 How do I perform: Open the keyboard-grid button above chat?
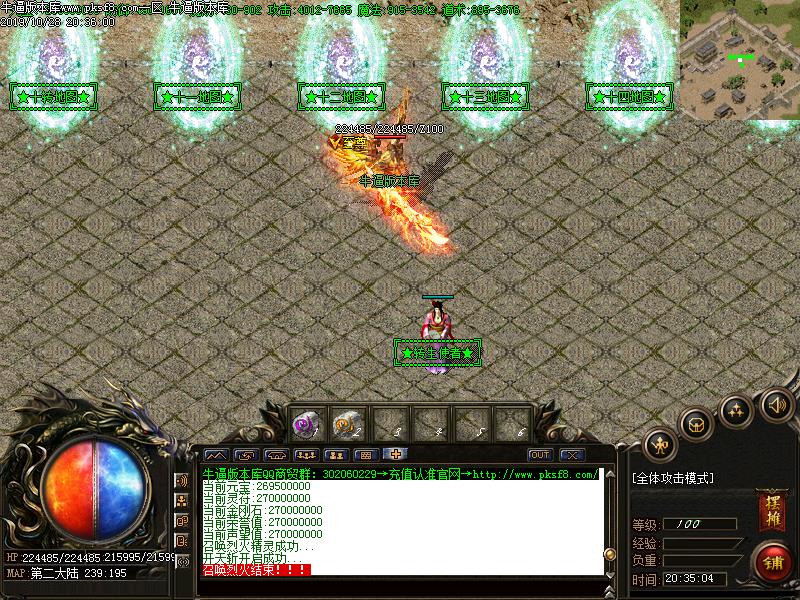coord(366,455)
